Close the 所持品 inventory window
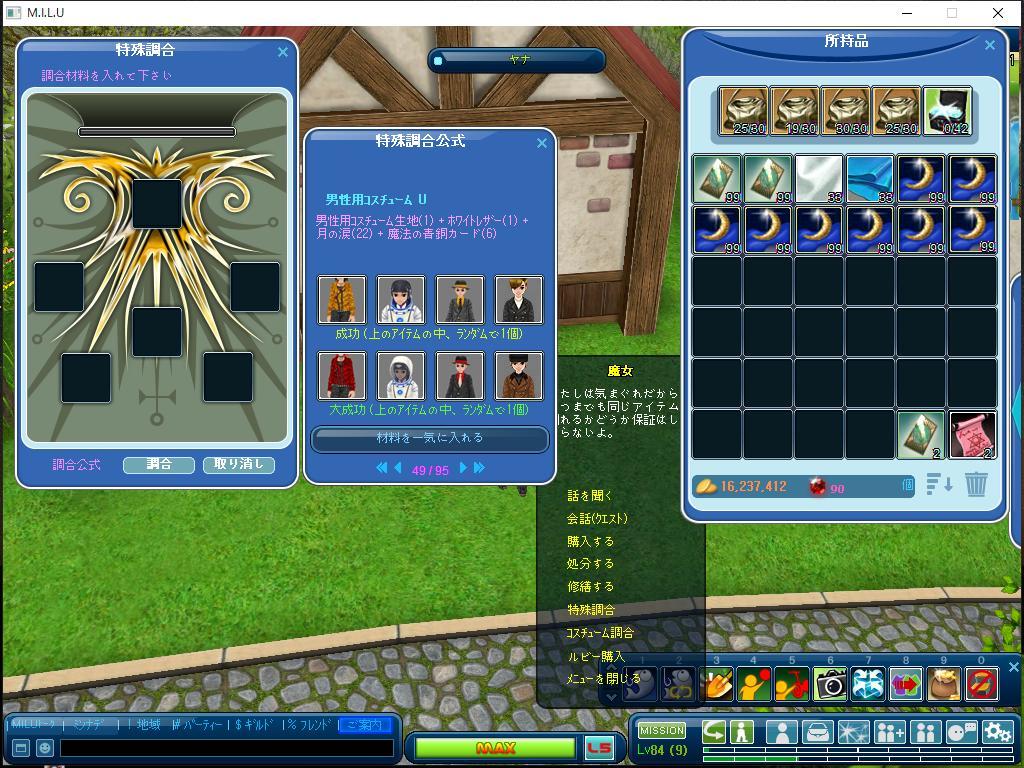This screenshot has width=1024, height=768. pyautogui.click(x=990, y=45)
